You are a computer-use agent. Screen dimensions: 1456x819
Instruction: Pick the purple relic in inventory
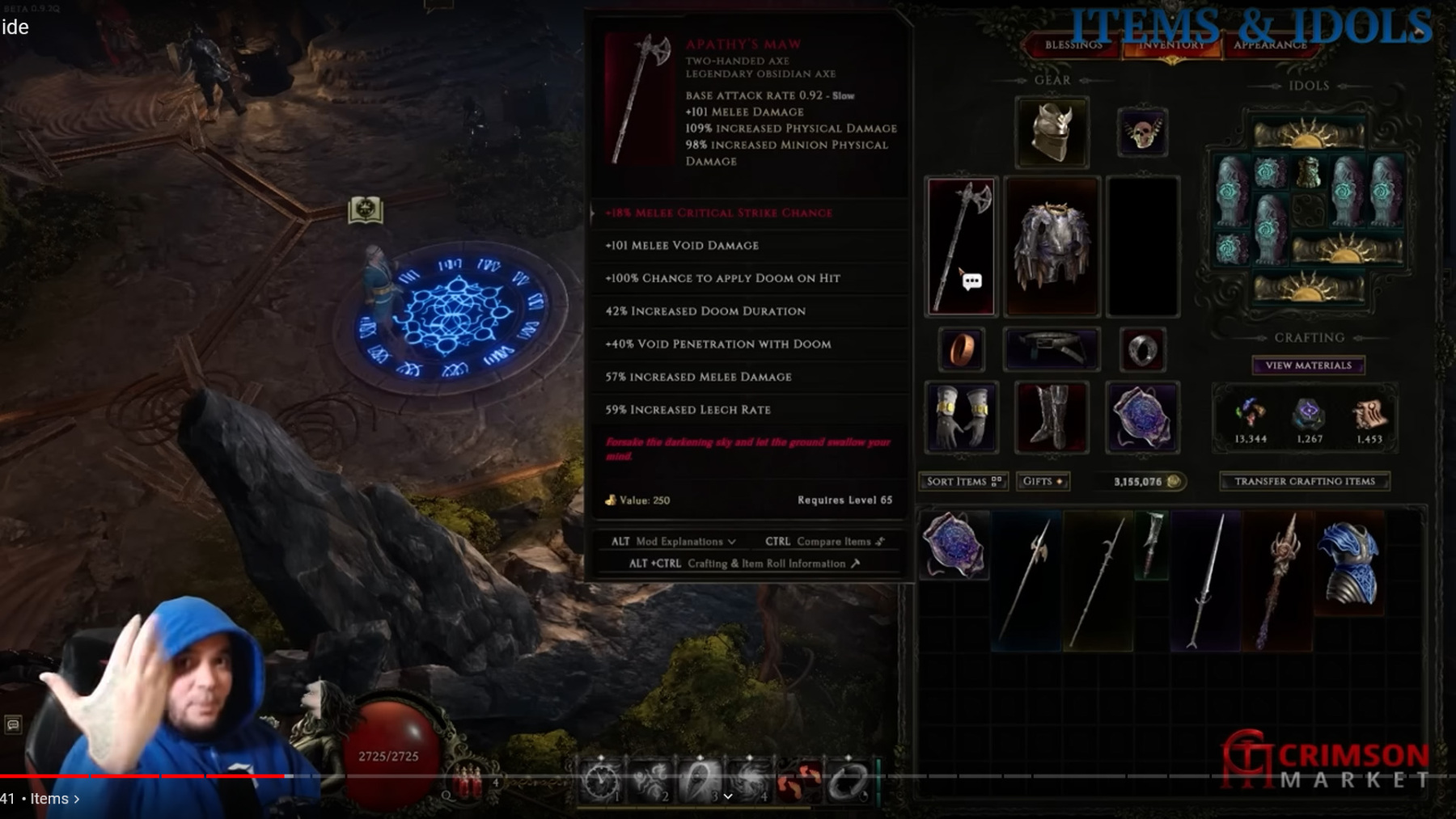click(x=954, y=545)
